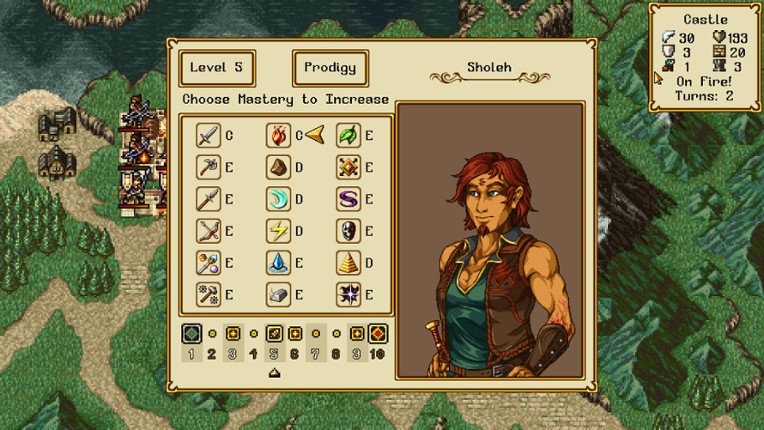
Task: Select the water droplet mastery
Action: click(278, 263)
